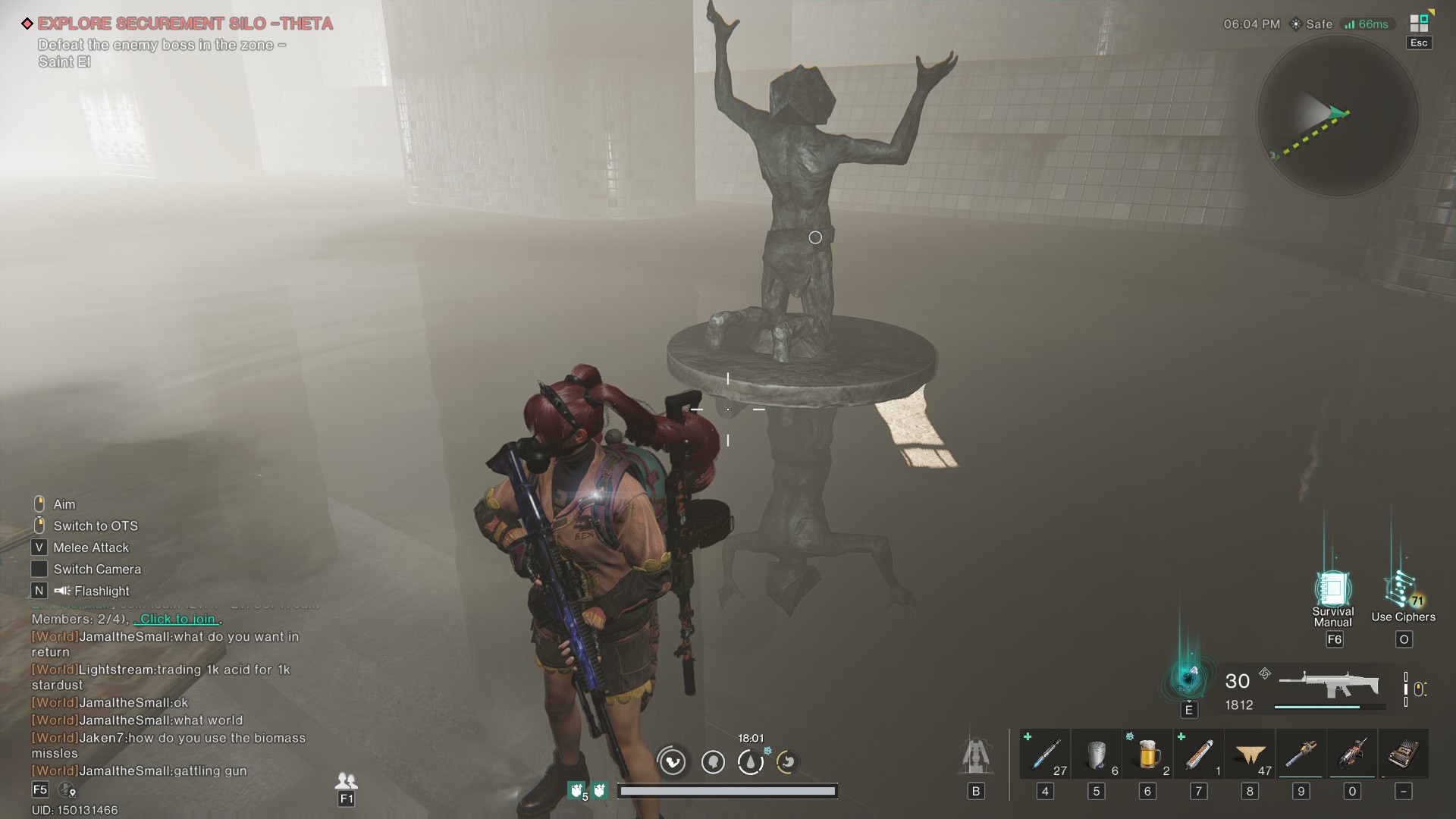Click the green shield buff with count 5

577,791
